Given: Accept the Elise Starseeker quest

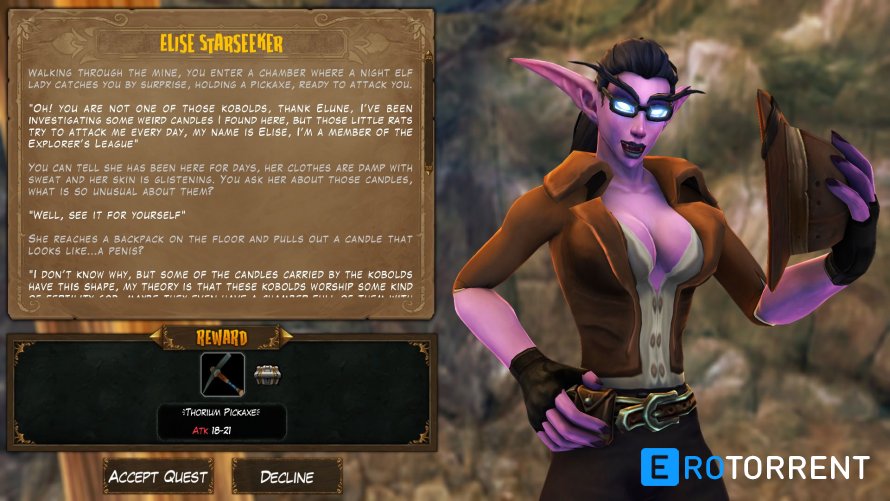Looking at the screenshot, I should tap(158, 476).
